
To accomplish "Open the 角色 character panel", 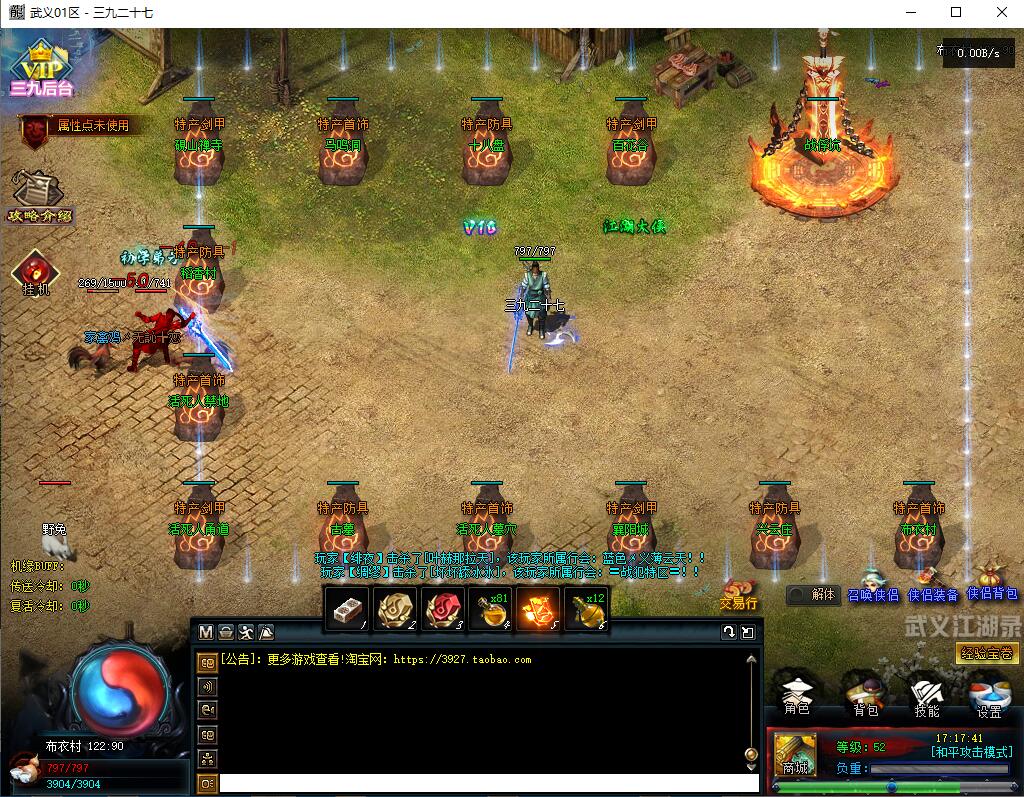I will coord(797,696).
